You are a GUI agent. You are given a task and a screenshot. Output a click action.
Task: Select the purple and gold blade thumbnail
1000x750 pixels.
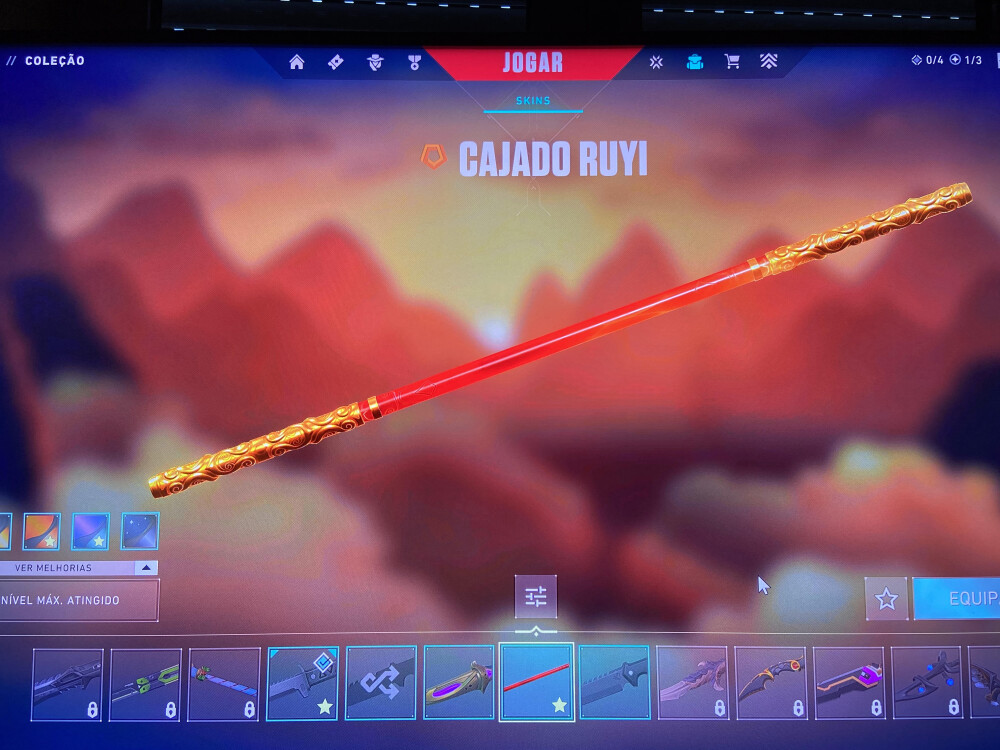coord(458,683)
